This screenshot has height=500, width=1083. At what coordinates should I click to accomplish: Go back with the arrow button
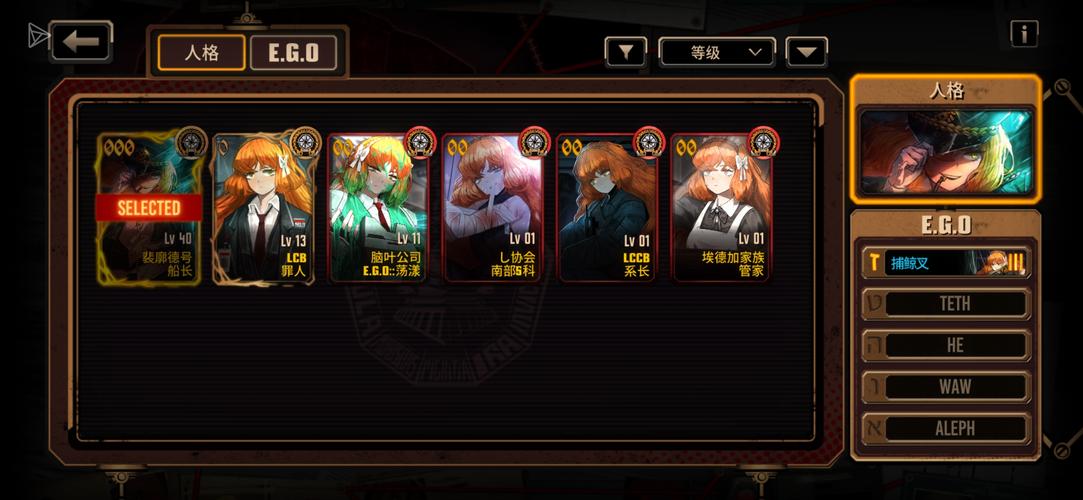[81, 41]
